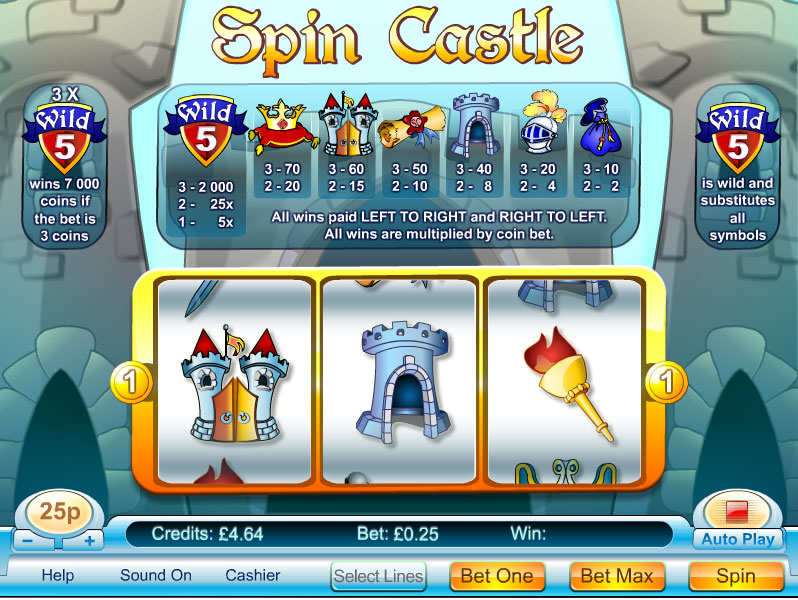798x600 pixels.
Task: Open the Help page
Action: [x=58, y=576]
